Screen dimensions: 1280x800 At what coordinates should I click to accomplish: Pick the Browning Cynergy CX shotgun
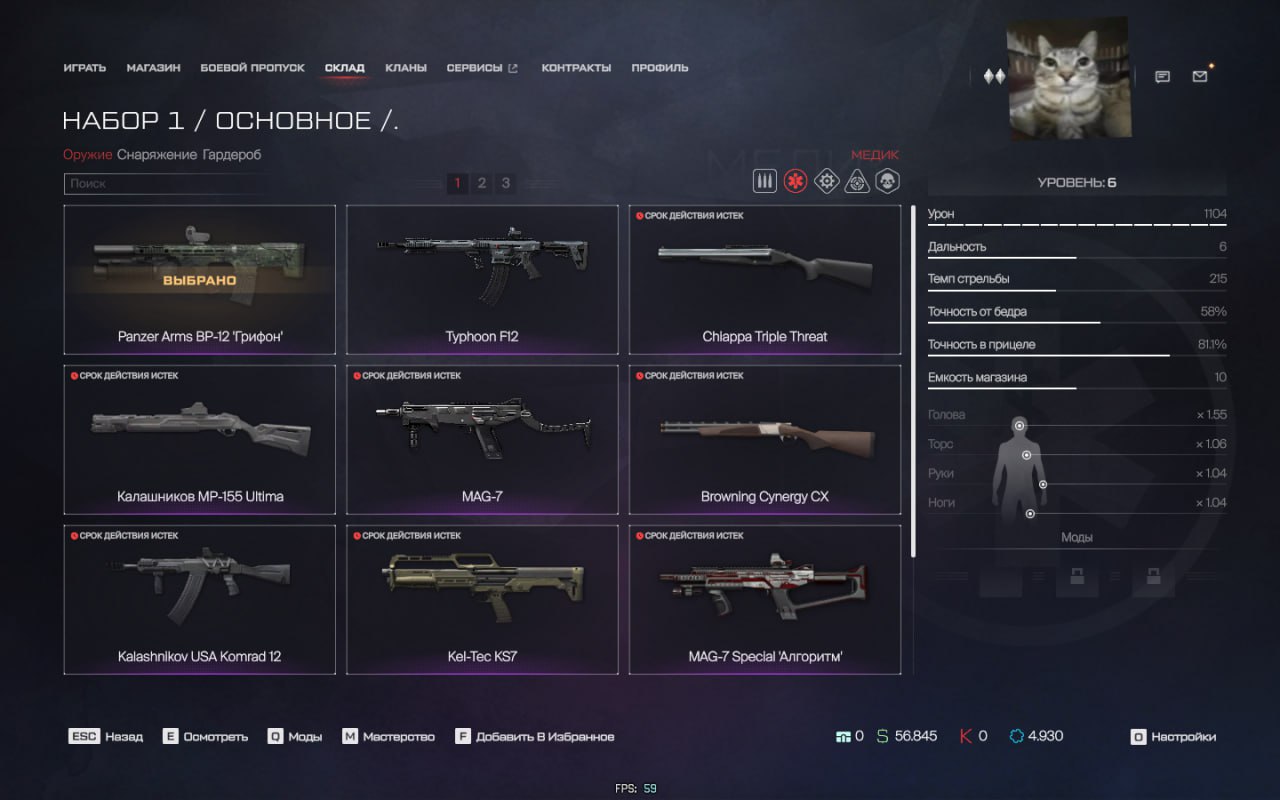pyautogui.click(x=765, y=440)
